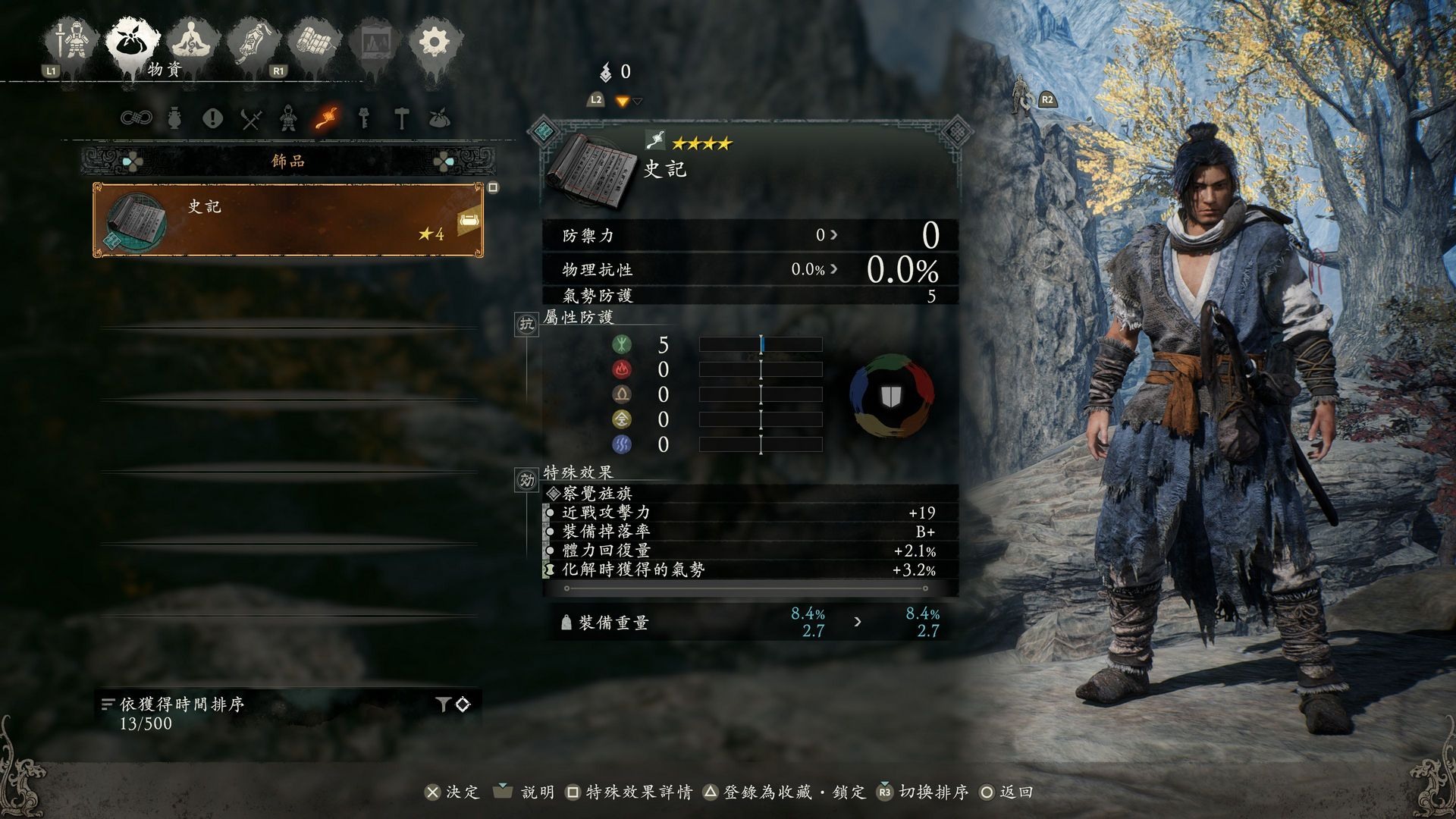1456x819 pixels.
Task: Choose the crossed weapons category
Action: tap(251, 119)
